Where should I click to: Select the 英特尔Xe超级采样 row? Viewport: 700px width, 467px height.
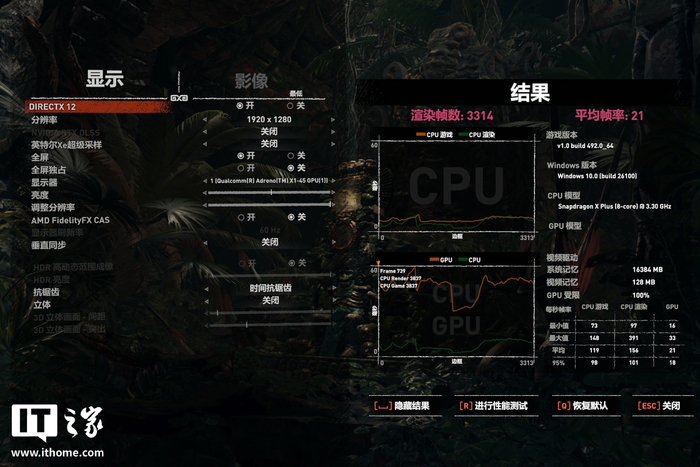pyautogui.click(x=67, y=144)
